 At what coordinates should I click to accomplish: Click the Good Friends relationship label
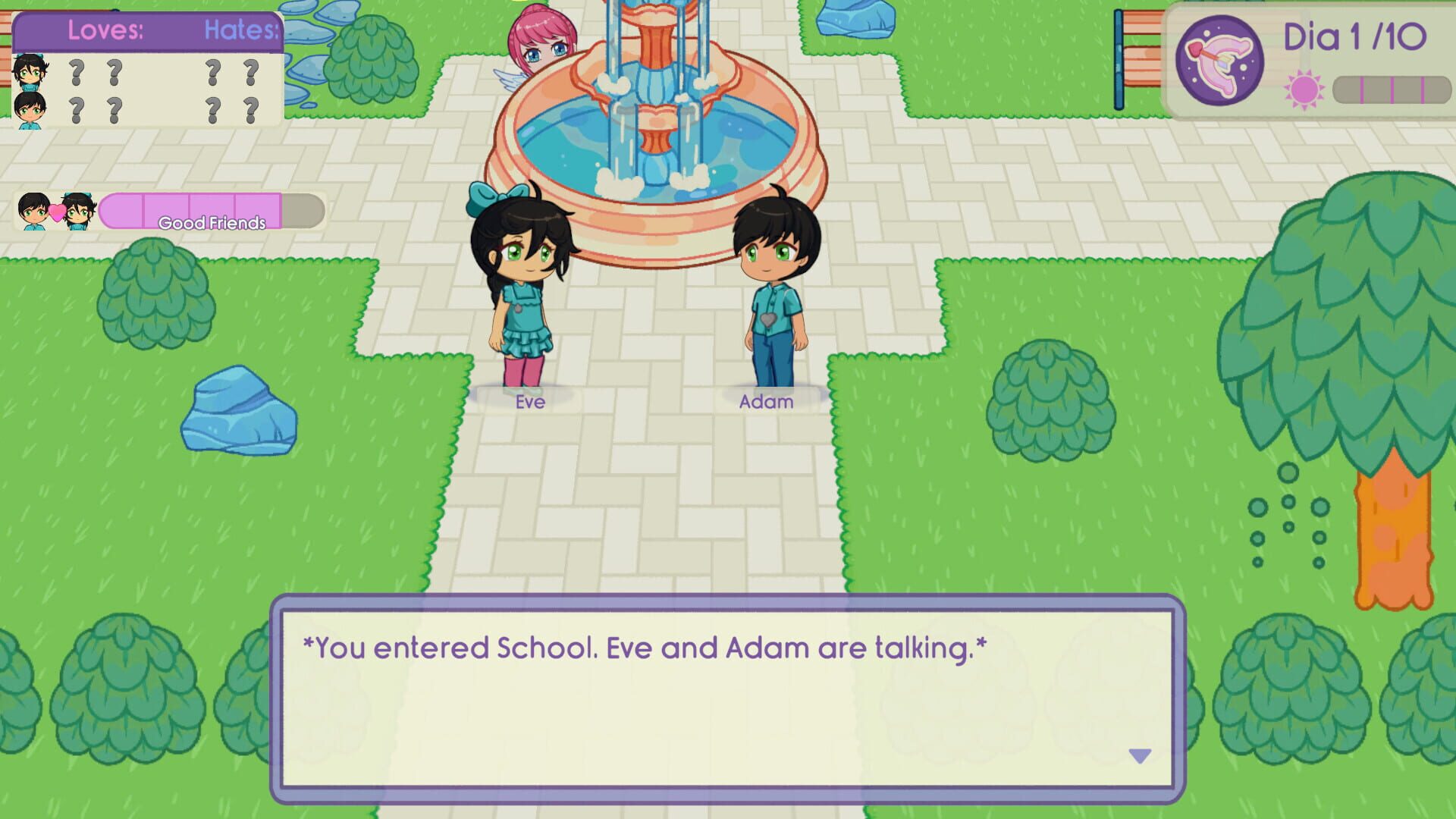[210, 224]
